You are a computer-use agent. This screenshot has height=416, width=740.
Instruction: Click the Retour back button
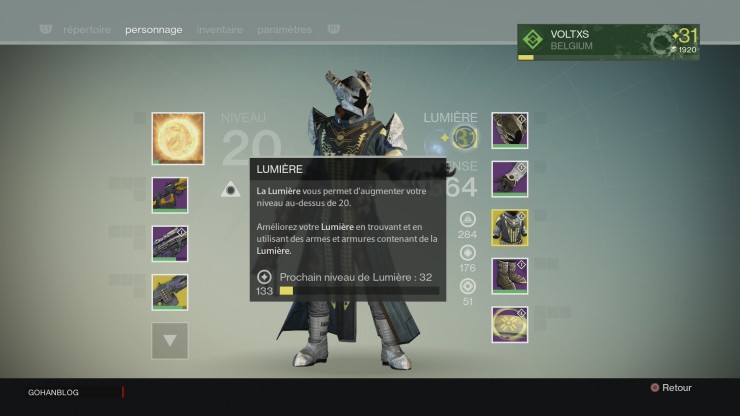click(670, 388)
